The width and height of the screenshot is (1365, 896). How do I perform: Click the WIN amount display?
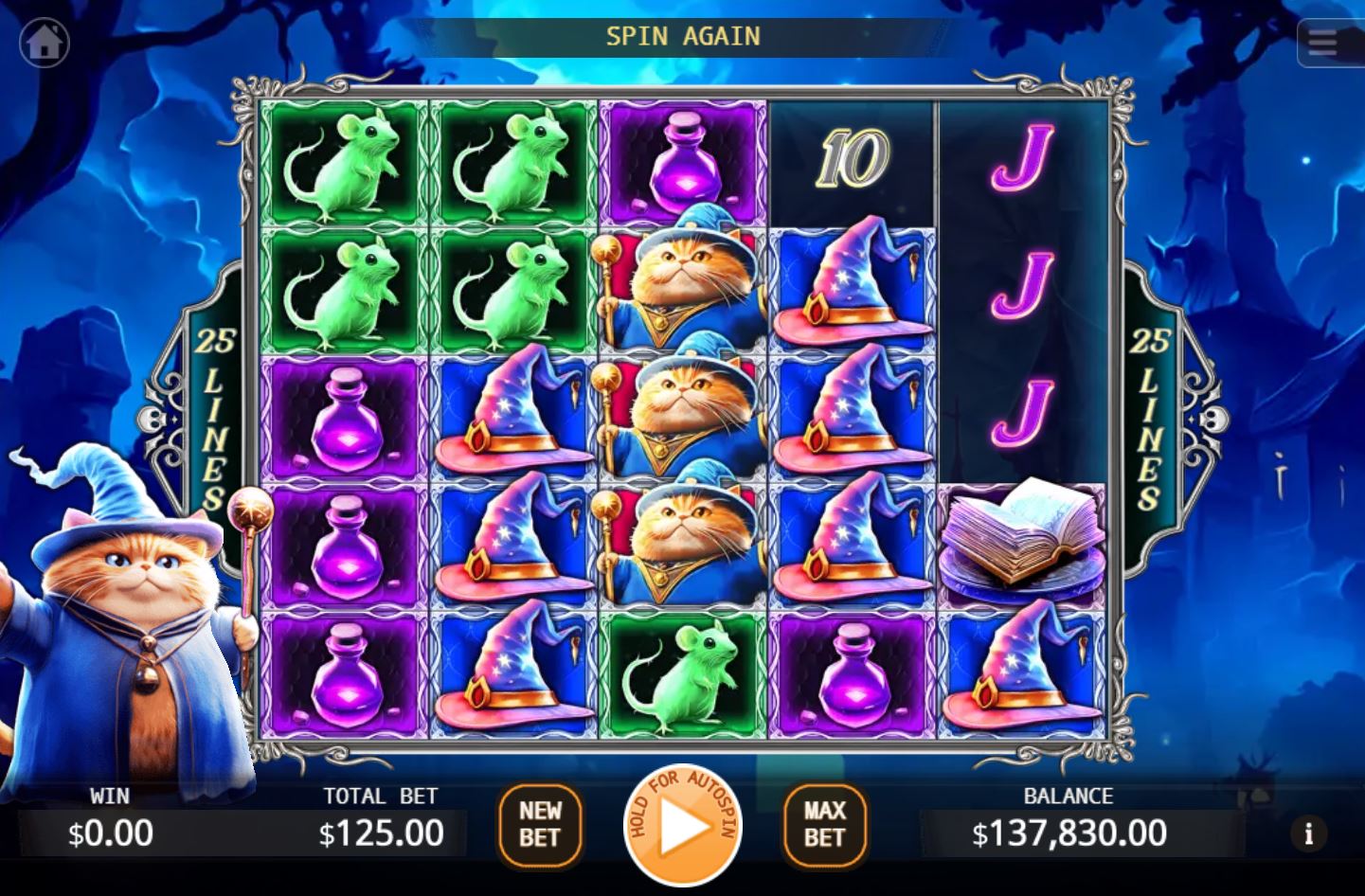tap(109, 833)
